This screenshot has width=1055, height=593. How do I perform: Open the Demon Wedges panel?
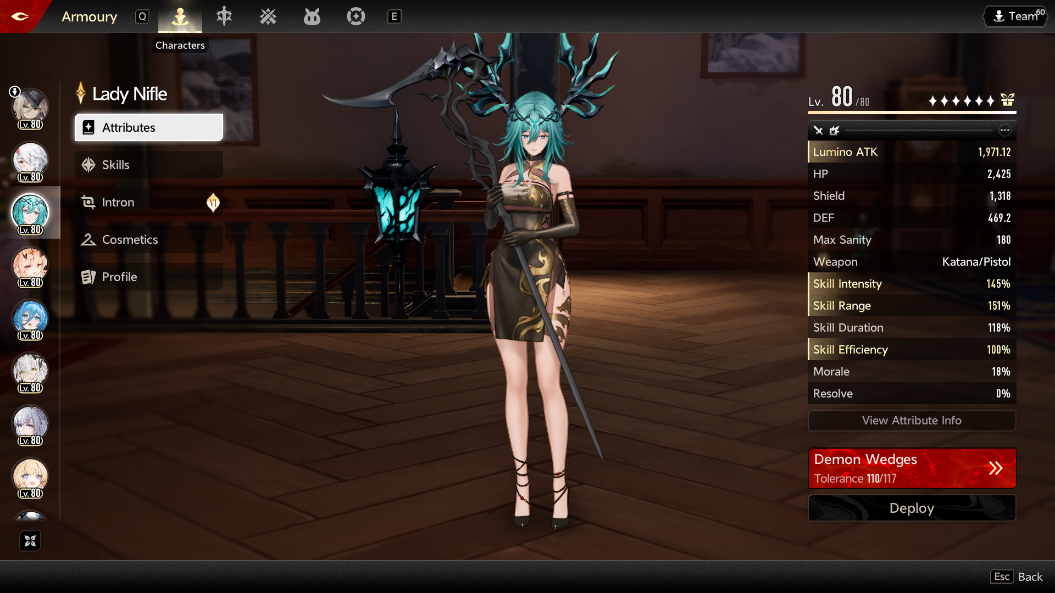[x=911, y=468]
